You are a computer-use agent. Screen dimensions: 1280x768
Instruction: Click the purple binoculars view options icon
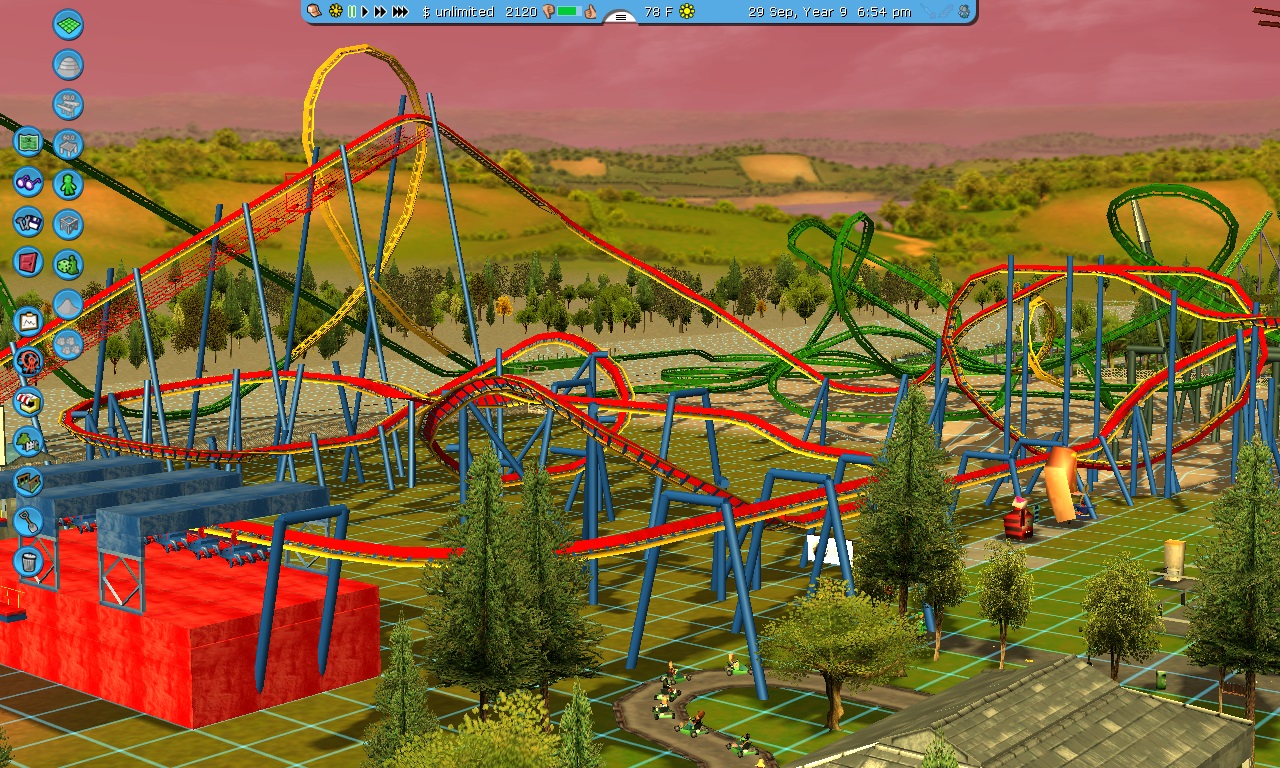28,182
